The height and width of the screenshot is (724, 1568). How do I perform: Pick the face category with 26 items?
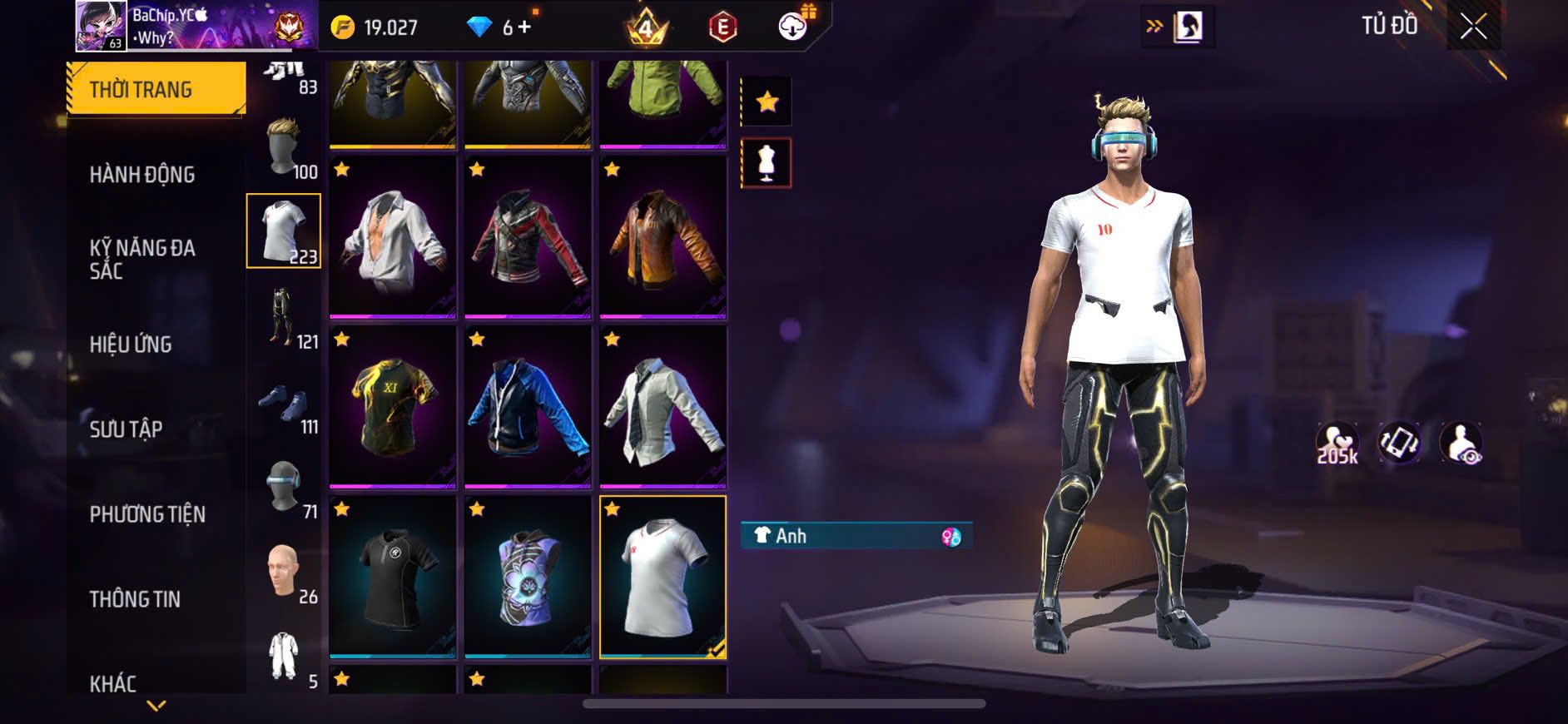click(x=284, y=573)
